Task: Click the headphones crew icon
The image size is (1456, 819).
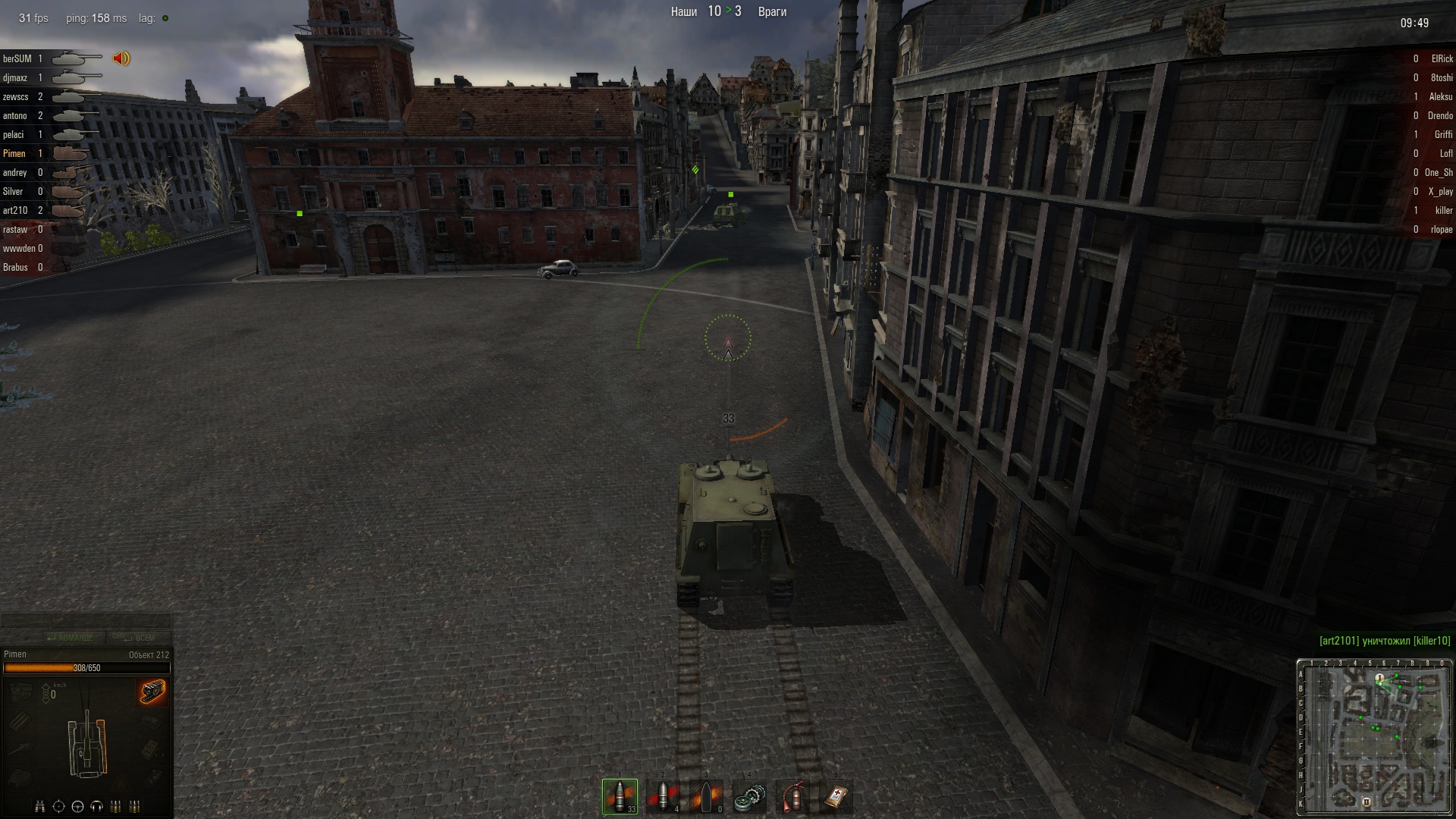Action: [x=97, y=806]
